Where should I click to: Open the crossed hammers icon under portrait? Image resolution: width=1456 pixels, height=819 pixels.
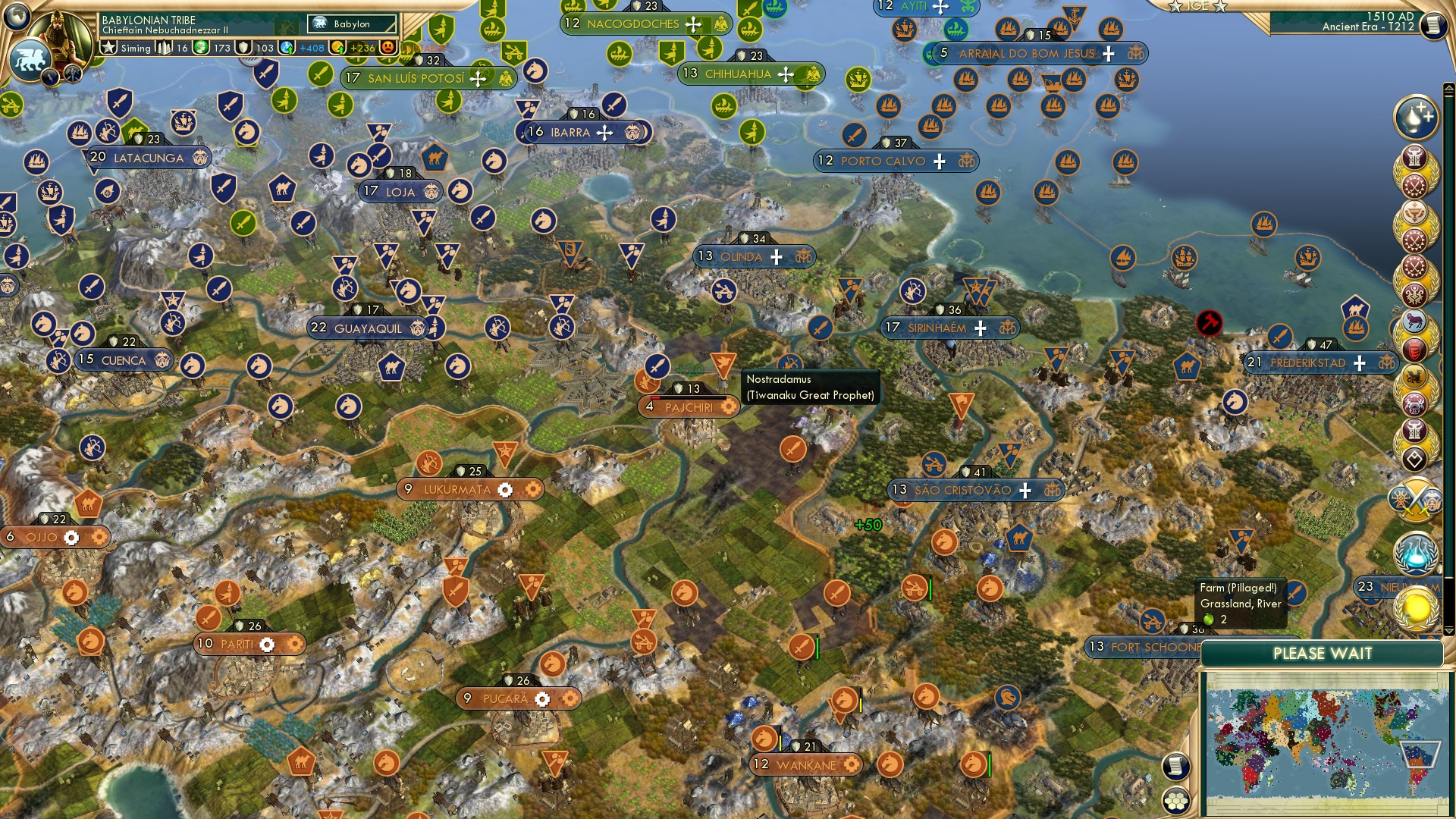click(73, 74)
